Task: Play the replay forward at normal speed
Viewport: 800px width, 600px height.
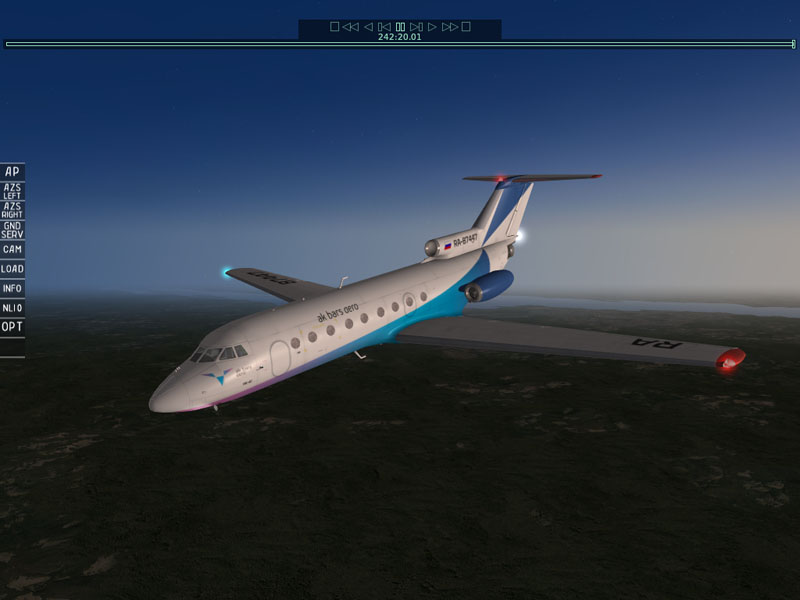Action: coord(432,27)
